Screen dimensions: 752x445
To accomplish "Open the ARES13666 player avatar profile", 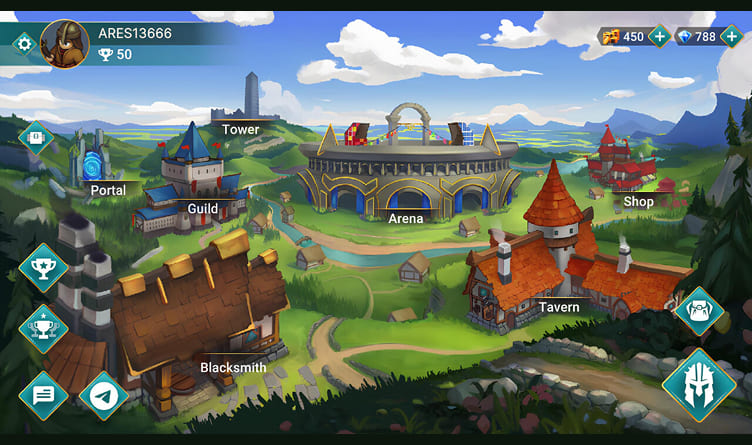I will (65, 43).
